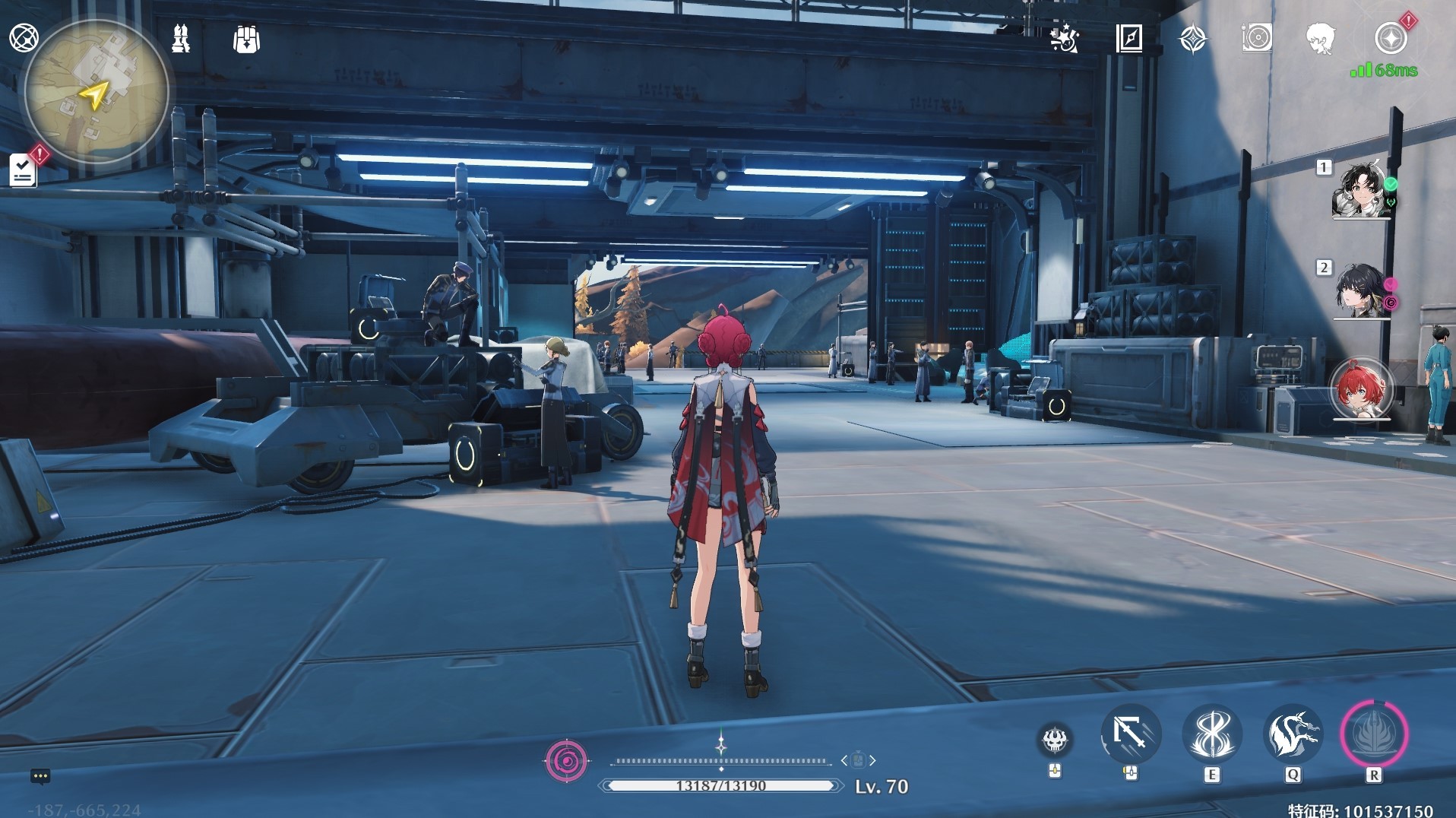Open the four-pointed star convene icon
The width and height of the screenshot is (1456, 818).
pos(1193,39)
